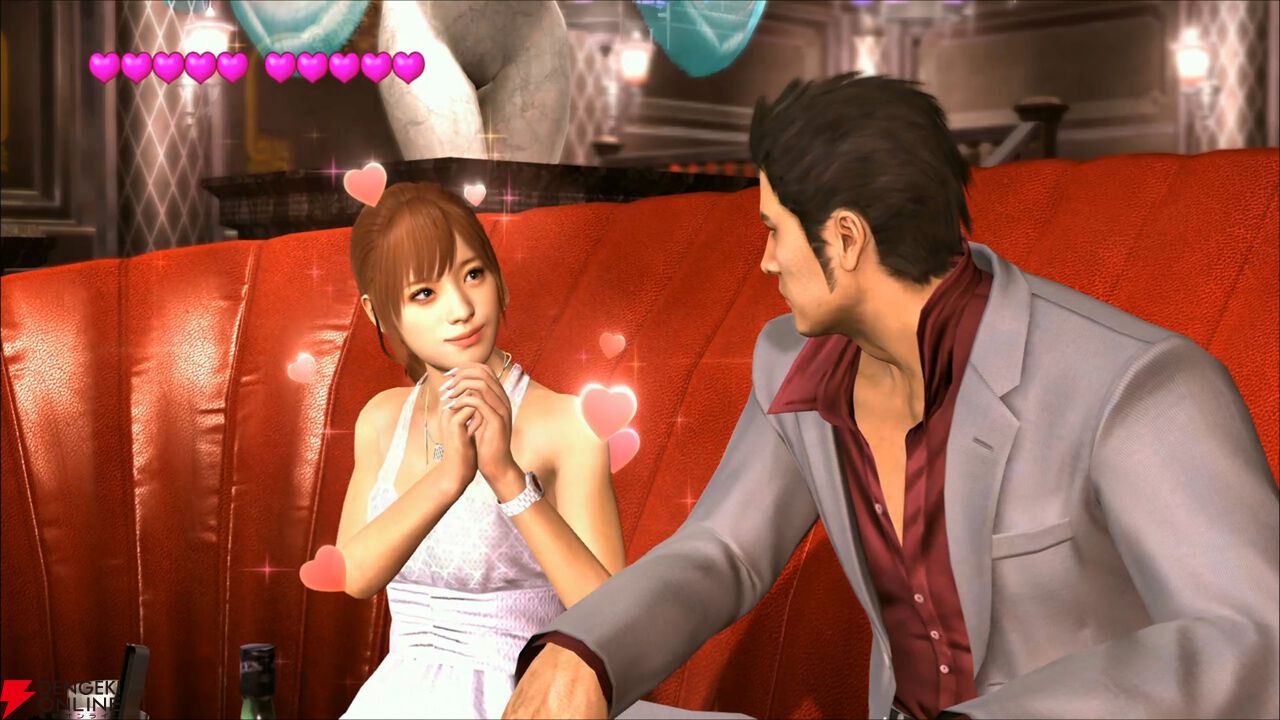The width and height of the screenshot is (1280, 720).
Task: Click the left heart meter as a progress bar
Action: (x=168, y=66)
